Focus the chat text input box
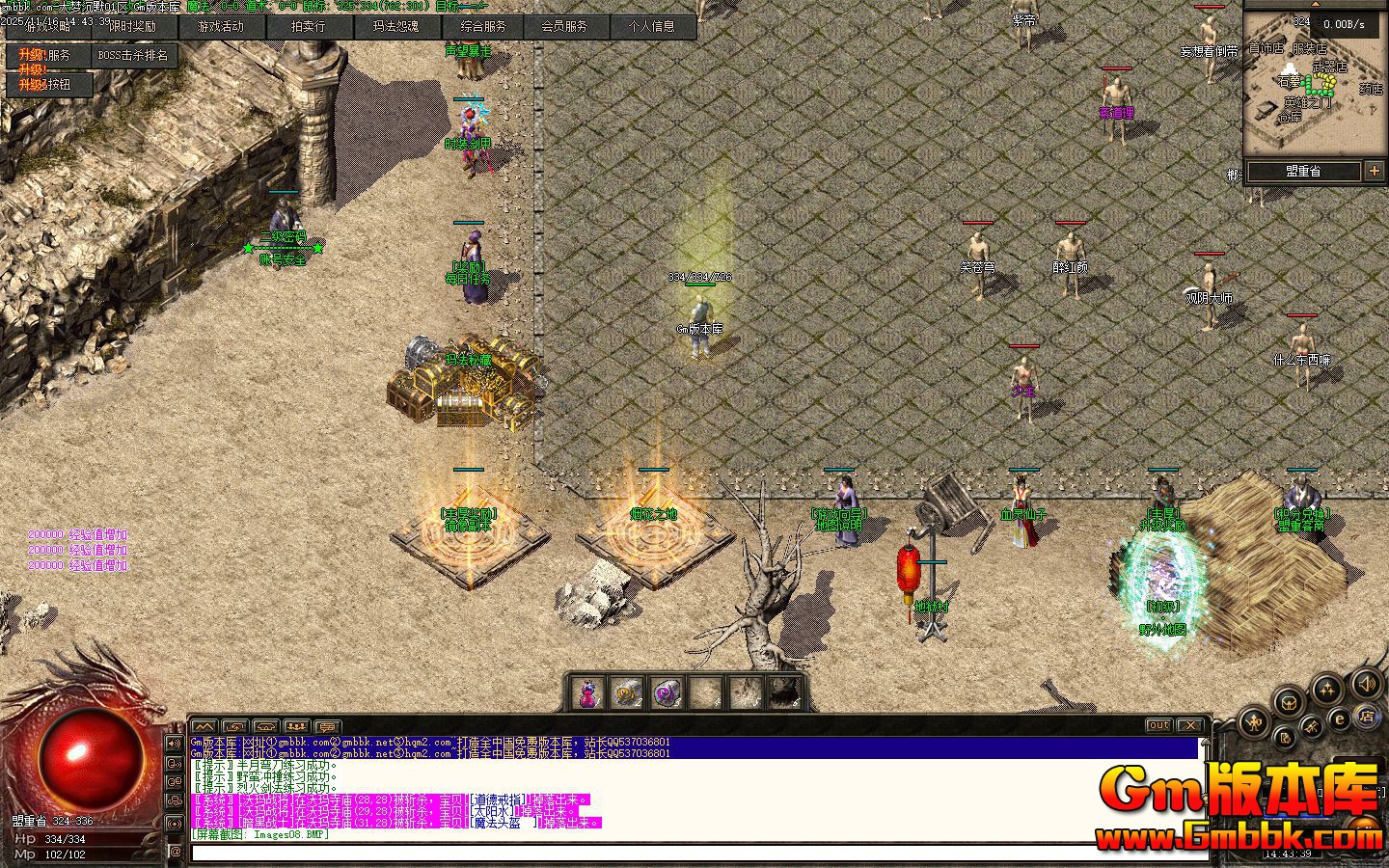Viewport: 1389px width, 868px height. click(694, 853)
